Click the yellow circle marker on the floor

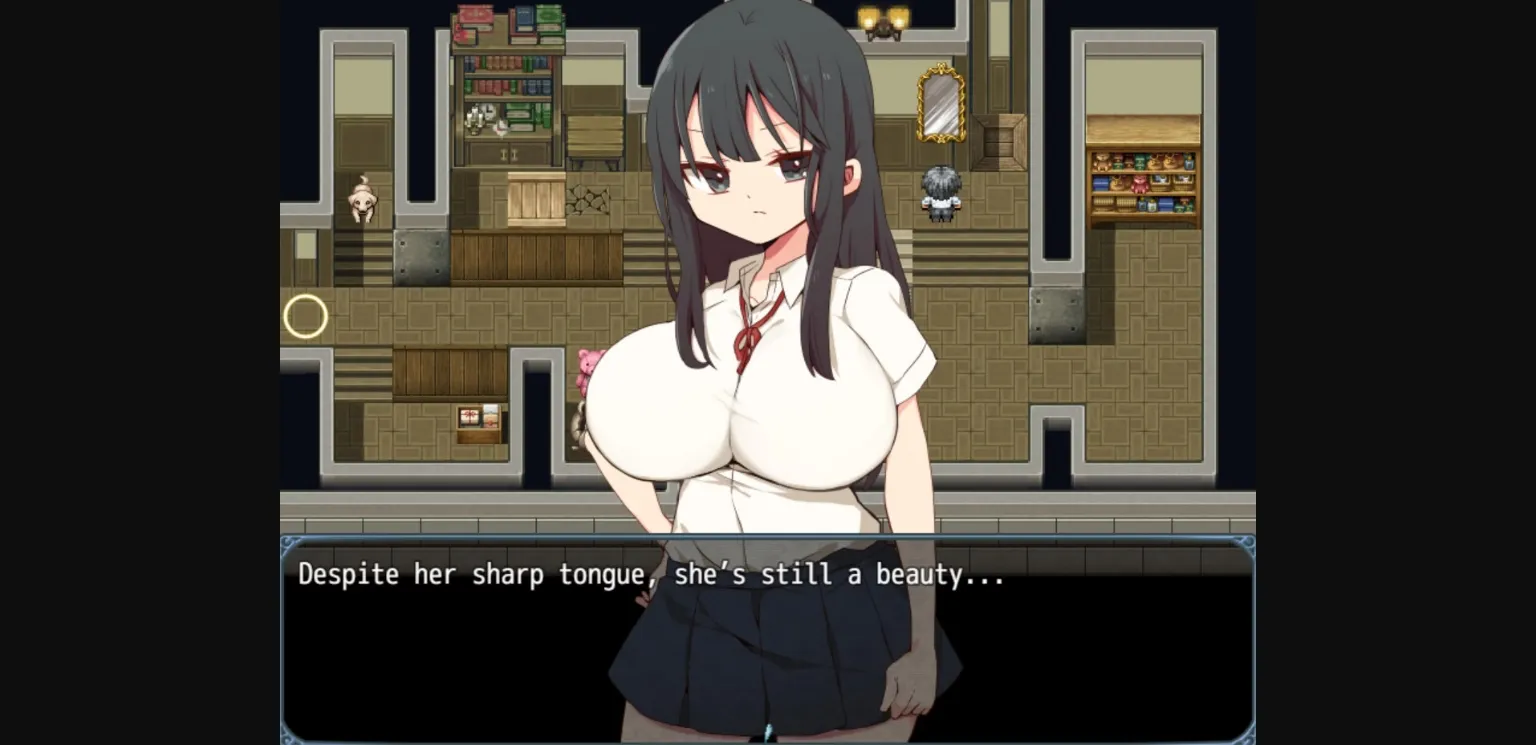point(306,317)
